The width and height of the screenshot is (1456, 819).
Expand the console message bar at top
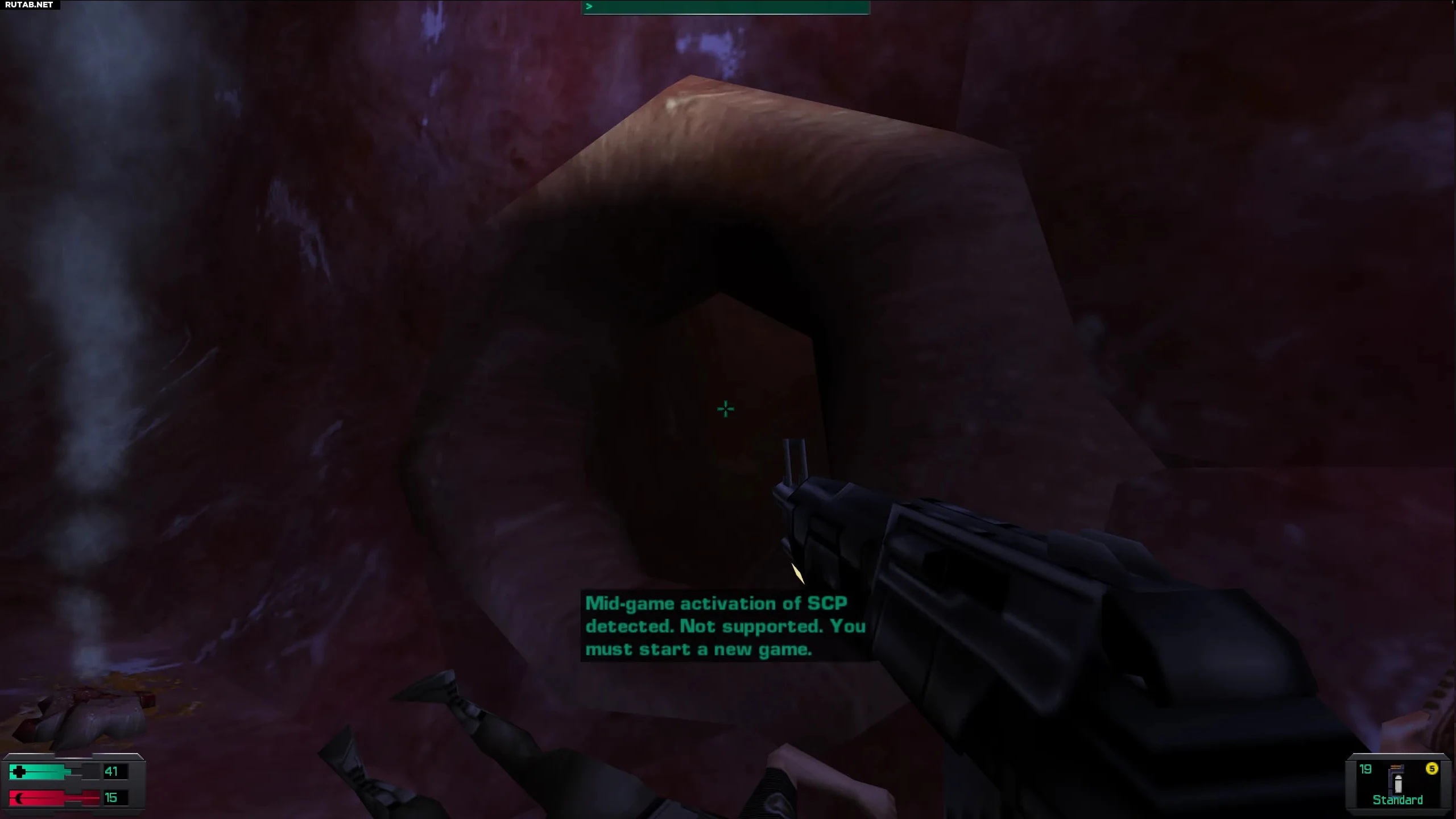coord(725,7)
